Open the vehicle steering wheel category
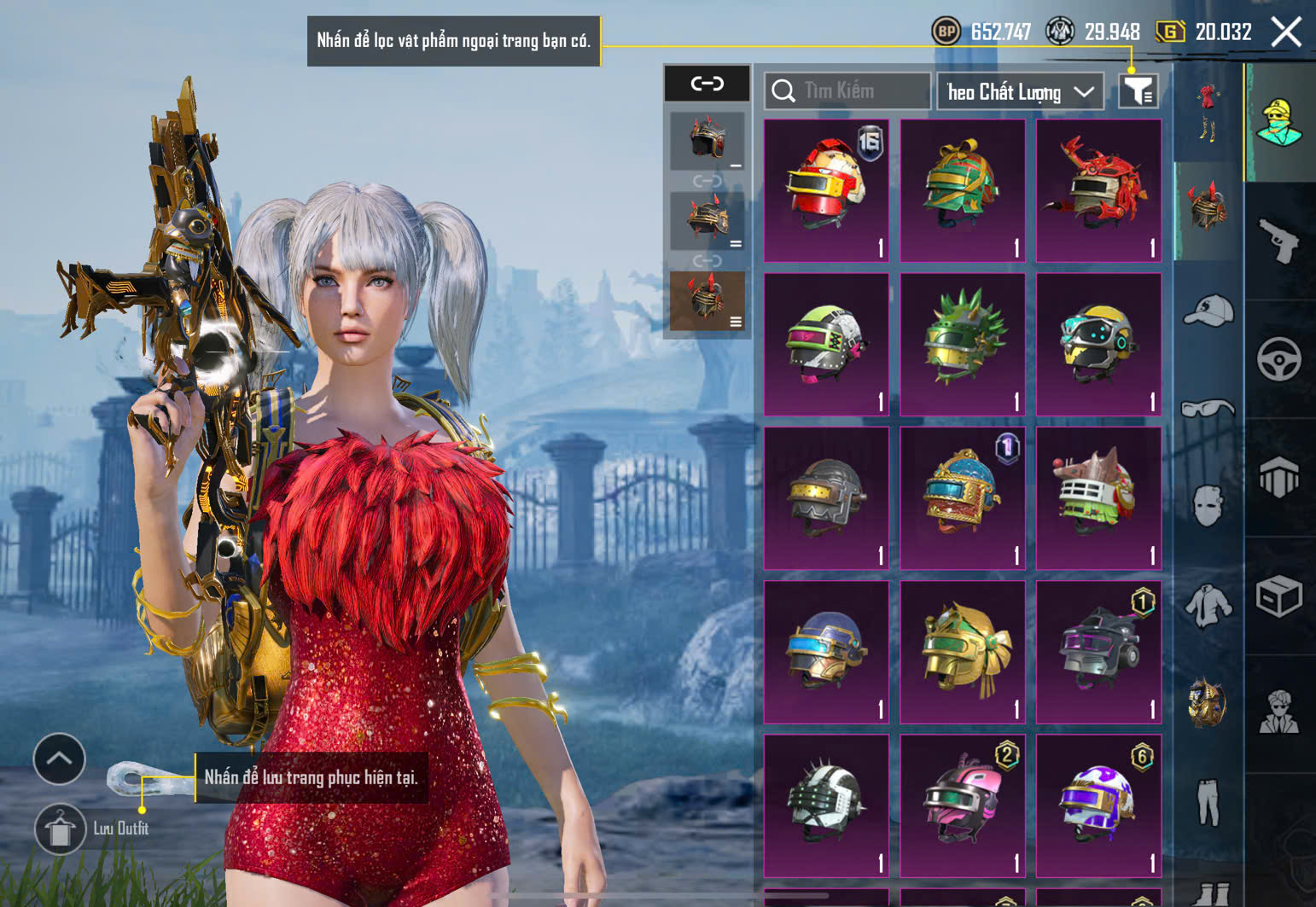Viewport: 1316px width, 907px height. coord(1278,359)
